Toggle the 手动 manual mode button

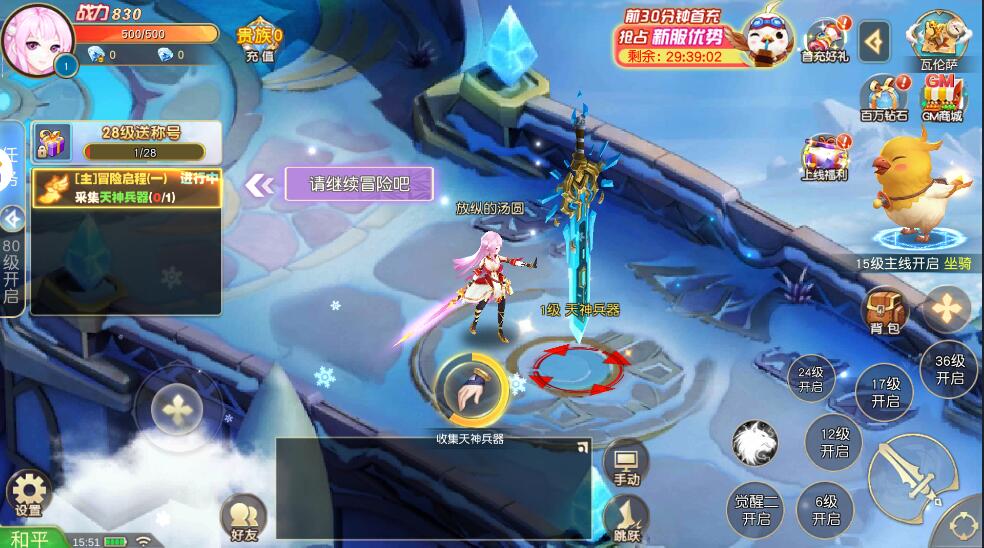click(627, 463)
